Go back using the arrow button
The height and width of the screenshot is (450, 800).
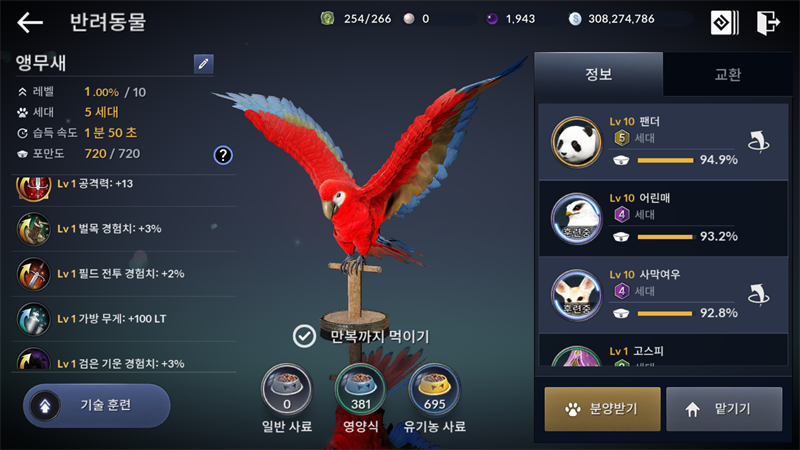tap(30, 22)
